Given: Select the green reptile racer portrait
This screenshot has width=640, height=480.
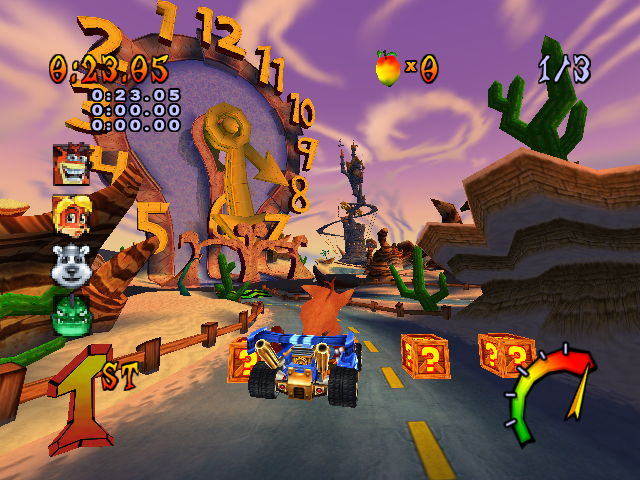Looking at the screenshot, I should point(73,313).
